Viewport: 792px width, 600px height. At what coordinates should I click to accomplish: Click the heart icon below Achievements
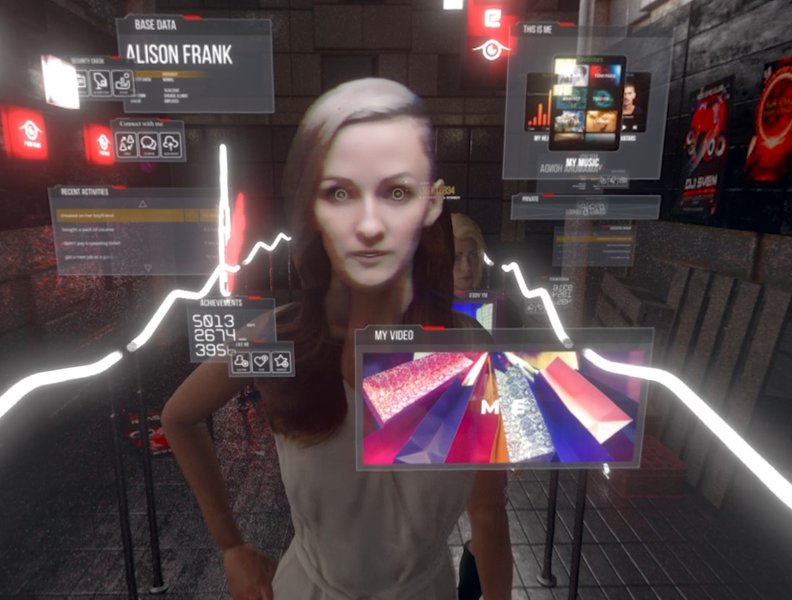coord(262,361)
